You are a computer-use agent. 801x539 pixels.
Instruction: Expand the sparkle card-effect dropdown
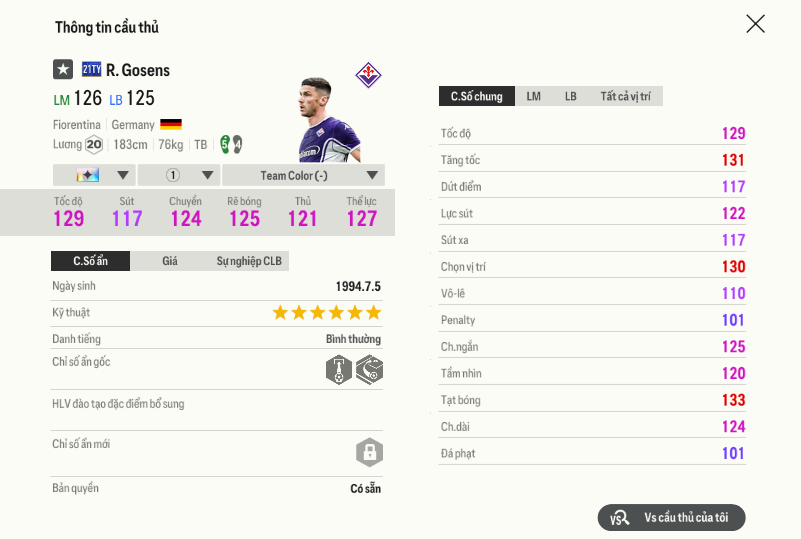93,175
